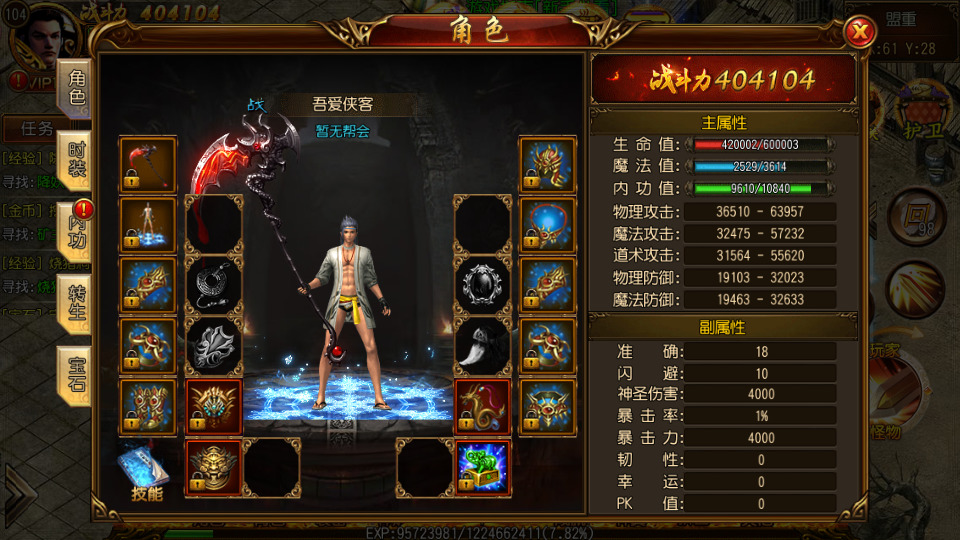Click the blue necklace equipment slot

(x=547, y=225)
